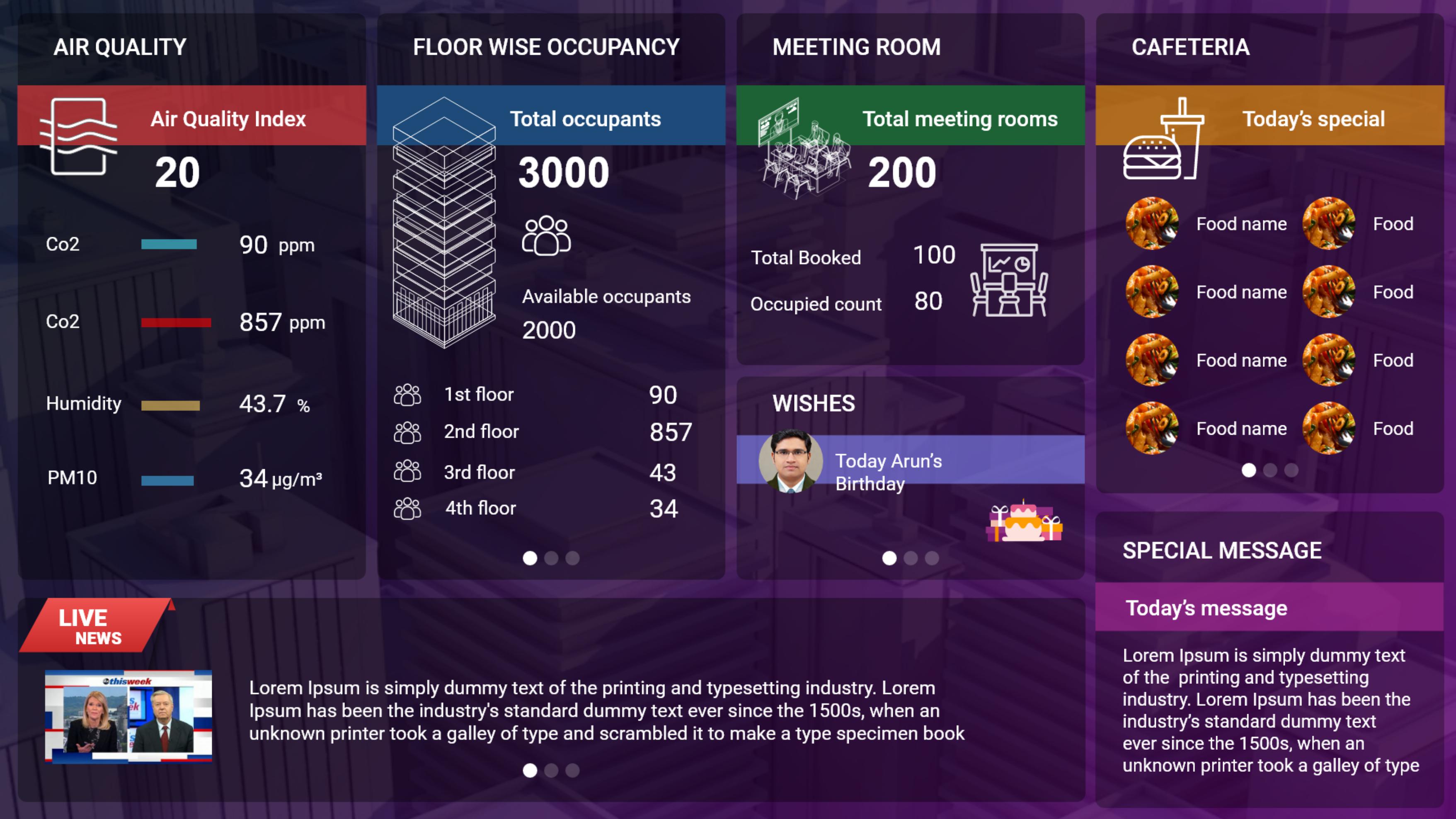This screenshot has height=819, width=1456.
Task: Open the Air Quality Index header
Action: click(228, 119)
